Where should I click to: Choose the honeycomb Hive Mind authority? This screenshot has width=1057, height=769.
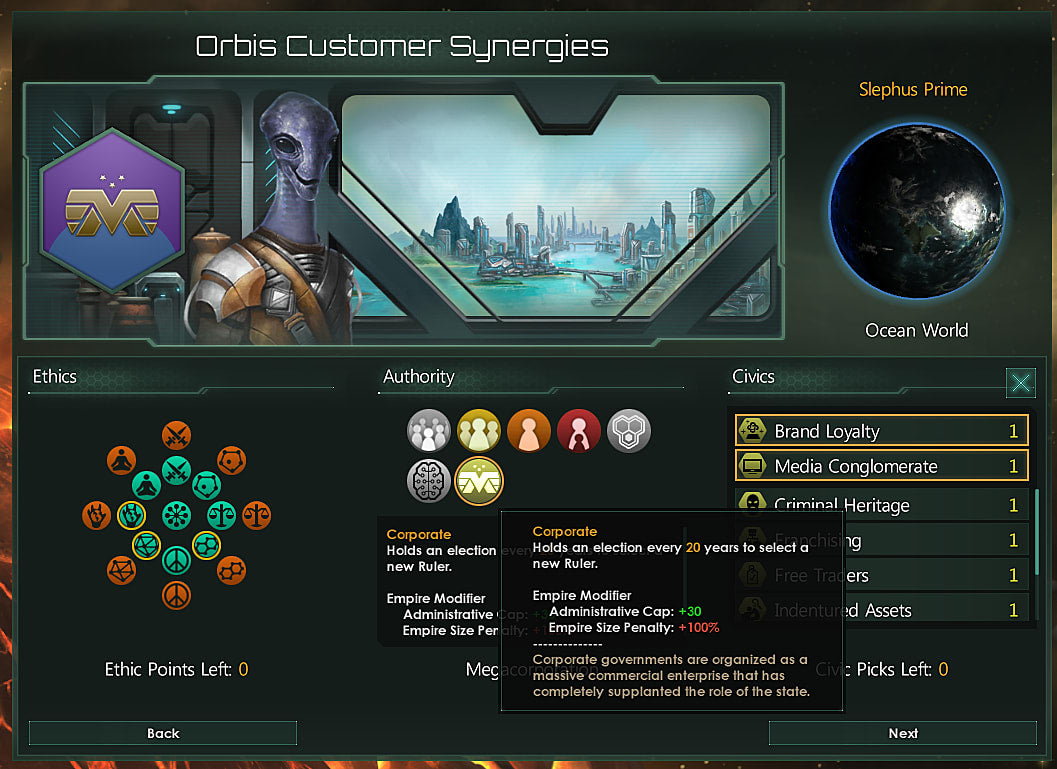tap(629, 431)
